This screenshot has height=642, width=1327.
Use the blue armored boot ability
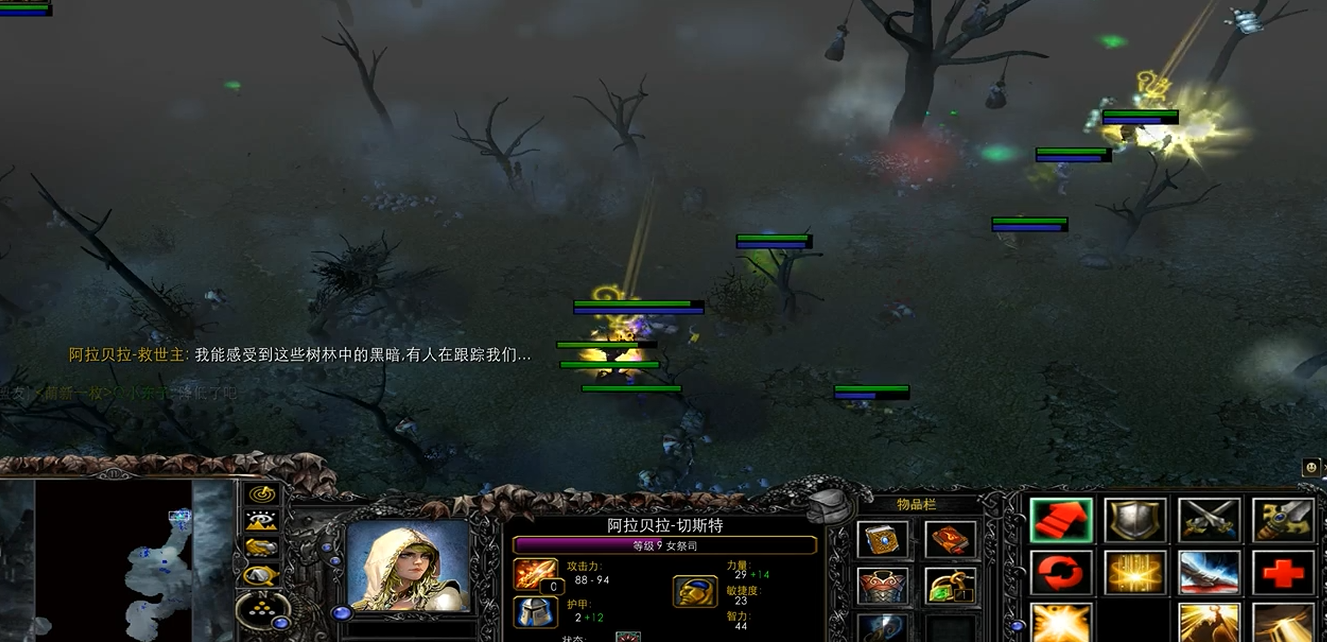[1209, 572]
